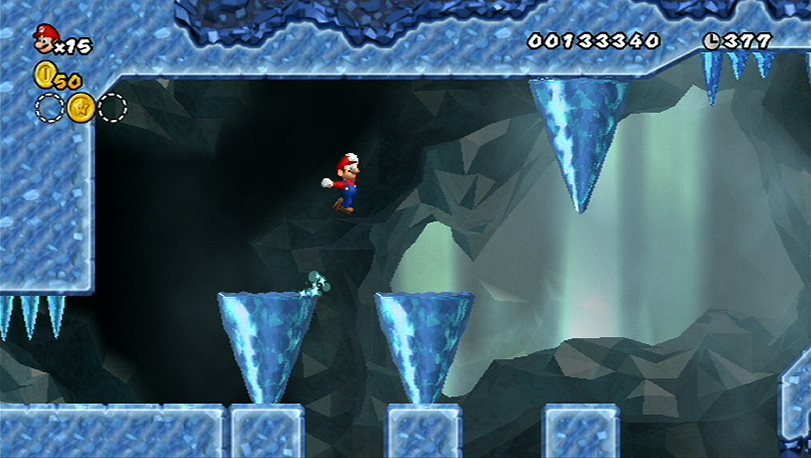Click the Mario head lives icon

[45, 38]
